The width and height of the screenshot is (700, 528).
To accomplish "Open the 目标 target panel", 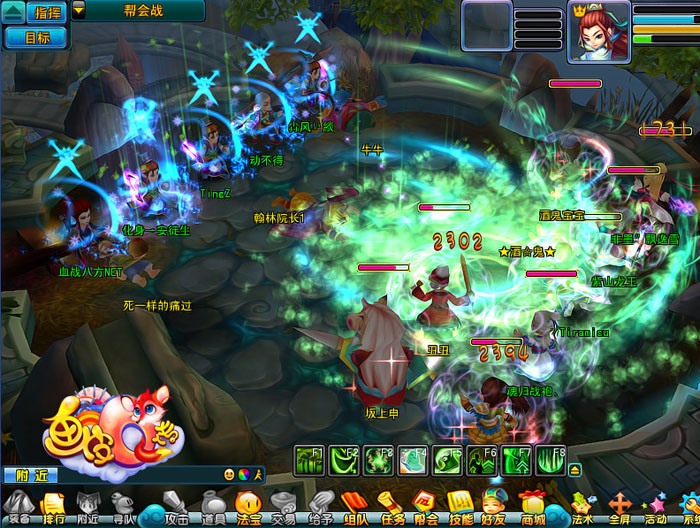I will coord(35,37).
